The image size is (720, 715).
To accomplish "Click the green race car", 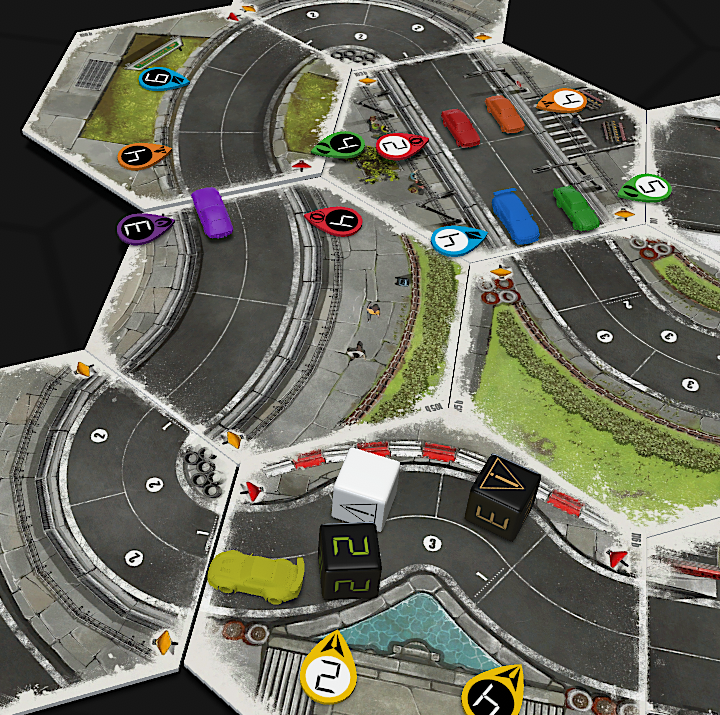I will coord(576,207).
